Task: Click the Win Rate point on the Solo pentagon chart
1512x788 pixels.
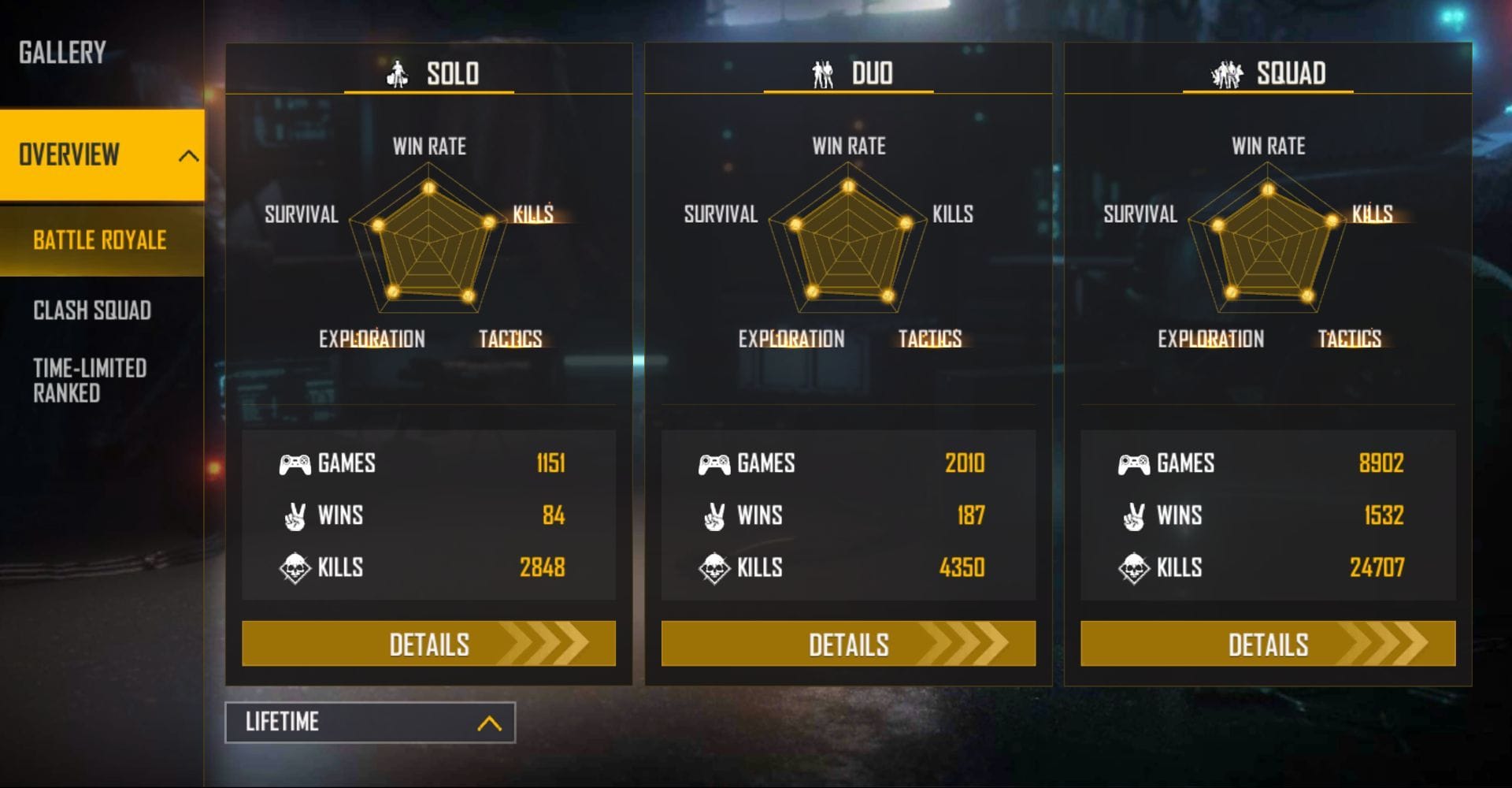Action: [428, 189]
